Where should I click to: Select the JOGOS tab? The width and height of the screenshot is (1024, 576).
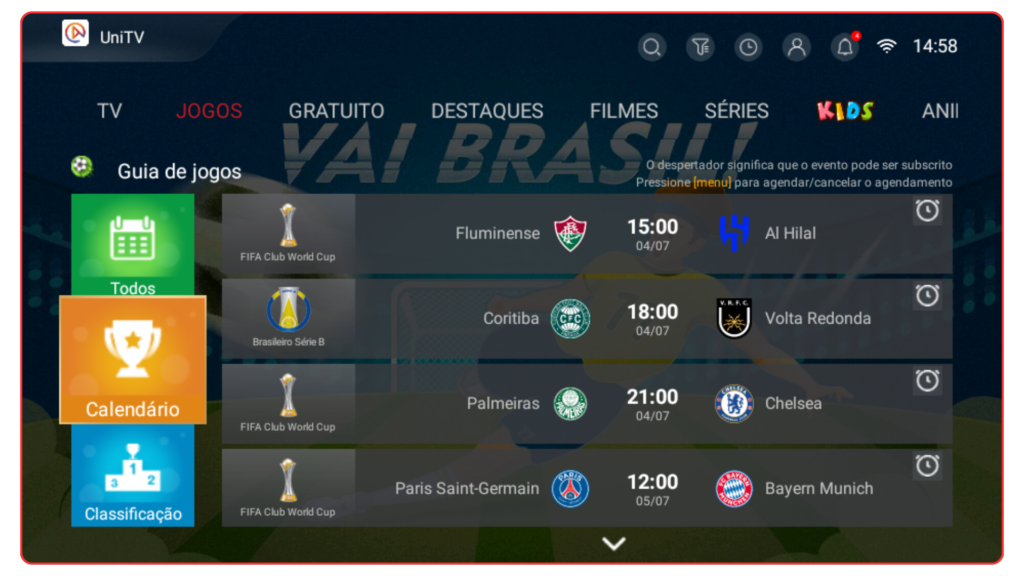pyautogui.click(x=209, y=111)
